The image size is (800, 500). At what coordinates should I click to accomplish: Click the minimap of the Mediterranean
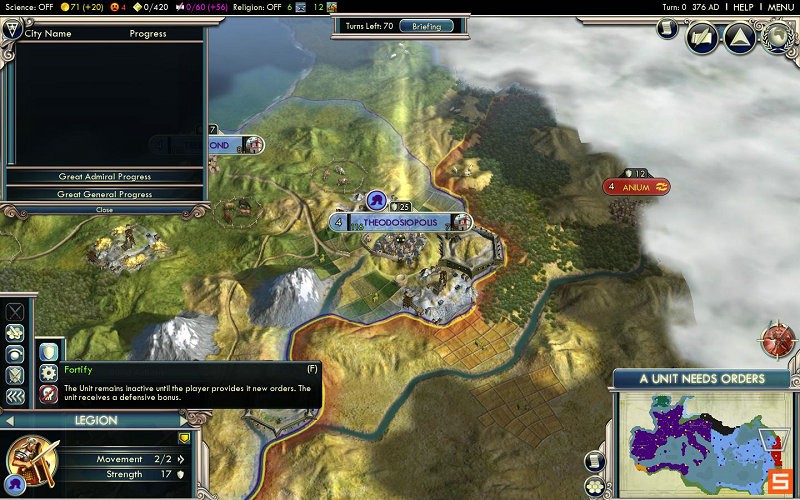[x=700, y=442]
